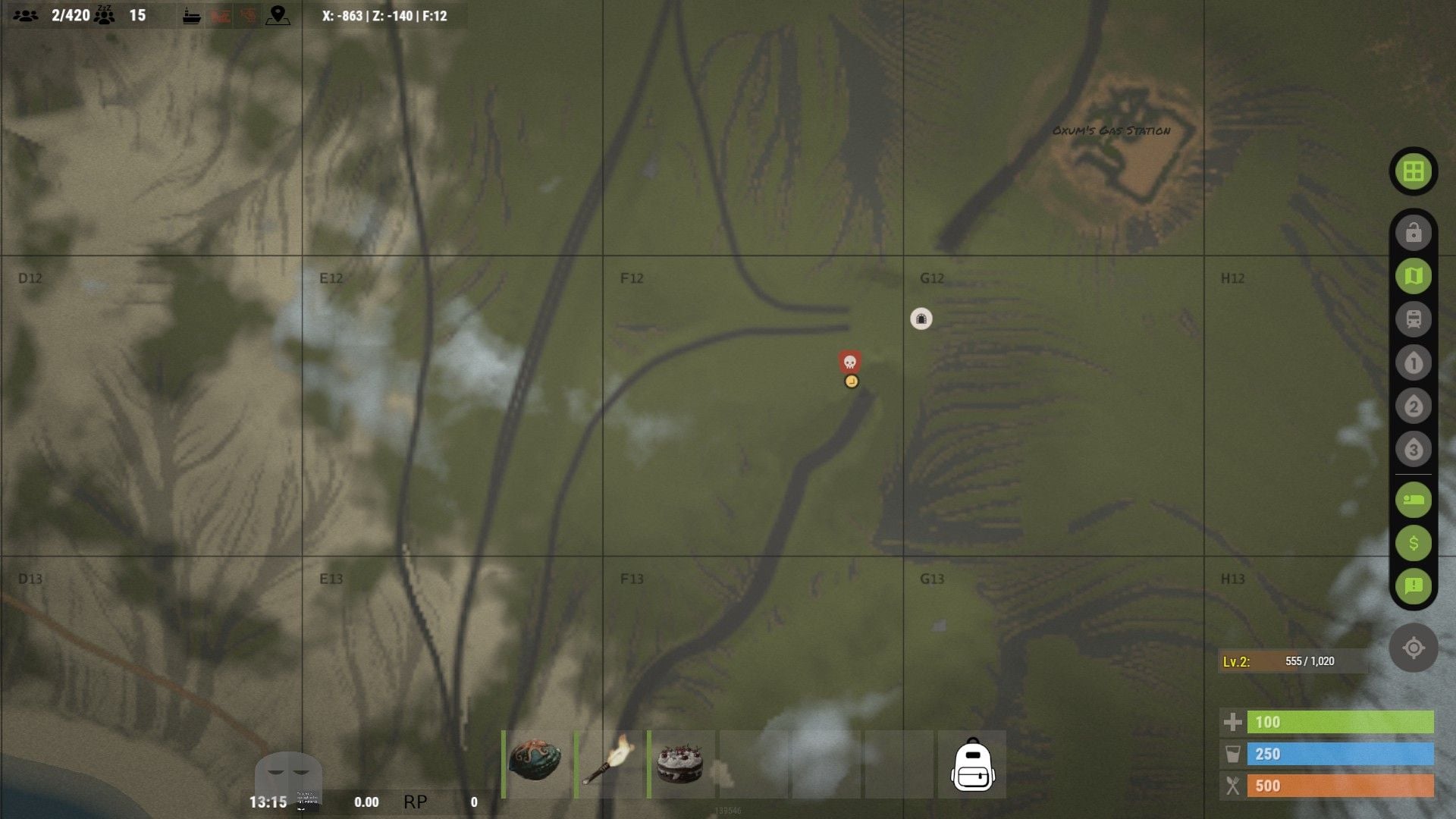Select the lit torch hotbar slot

click(x=608, y=764)
